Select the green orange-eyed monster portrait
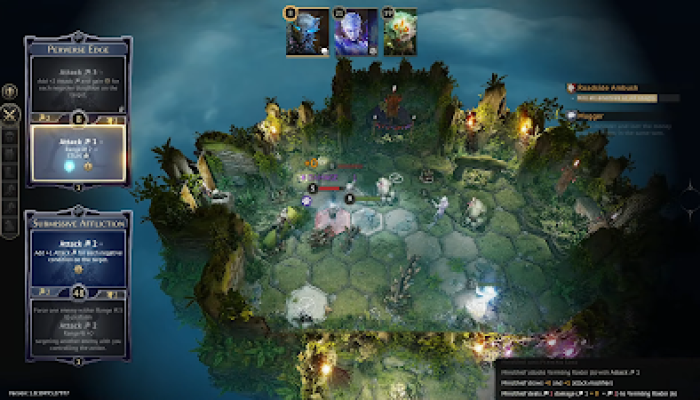Viewport: 700px width, 400px height. tap(401, 31)
